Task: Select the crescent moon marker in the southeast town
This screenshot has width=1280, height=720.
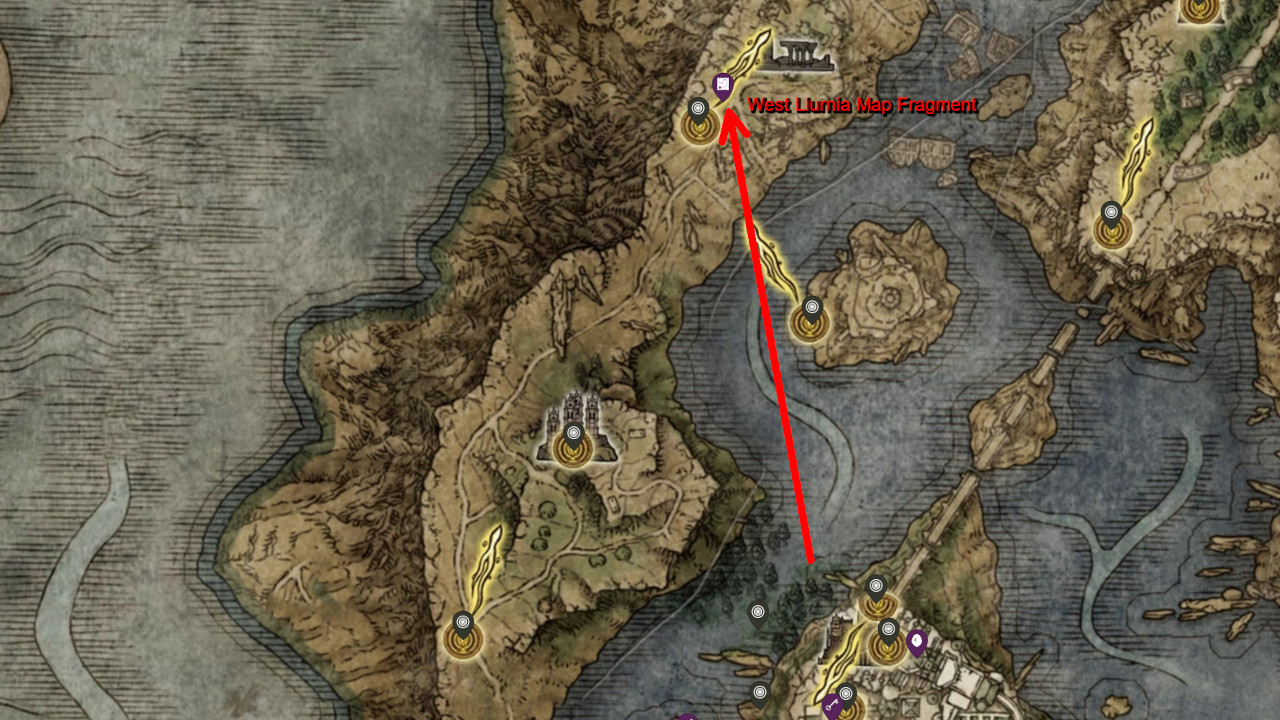Action: click(x=916, y=642)
